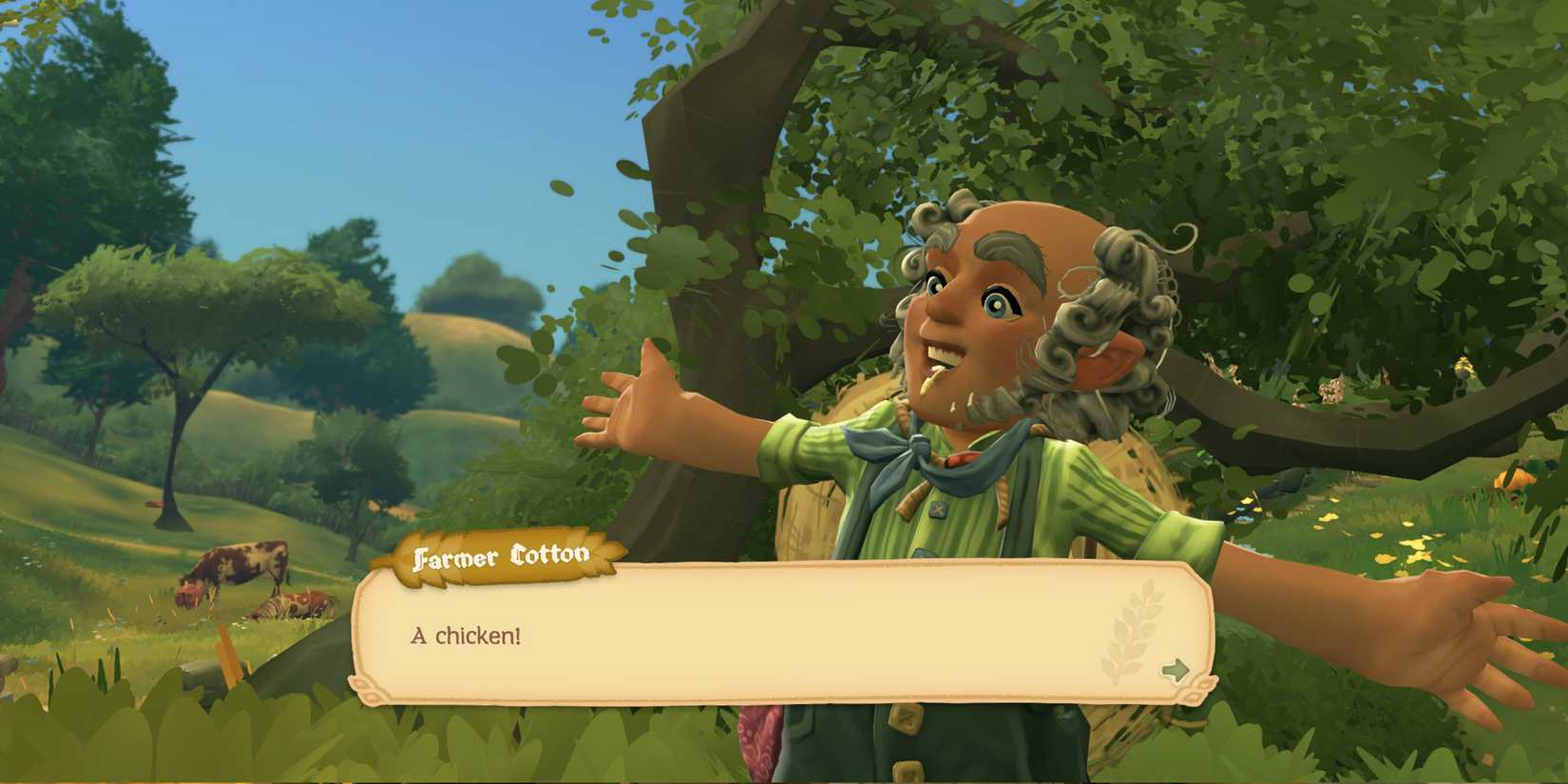
Task: Click the wheat sprig icon in dialogue box
Action: pos(1131,631)
